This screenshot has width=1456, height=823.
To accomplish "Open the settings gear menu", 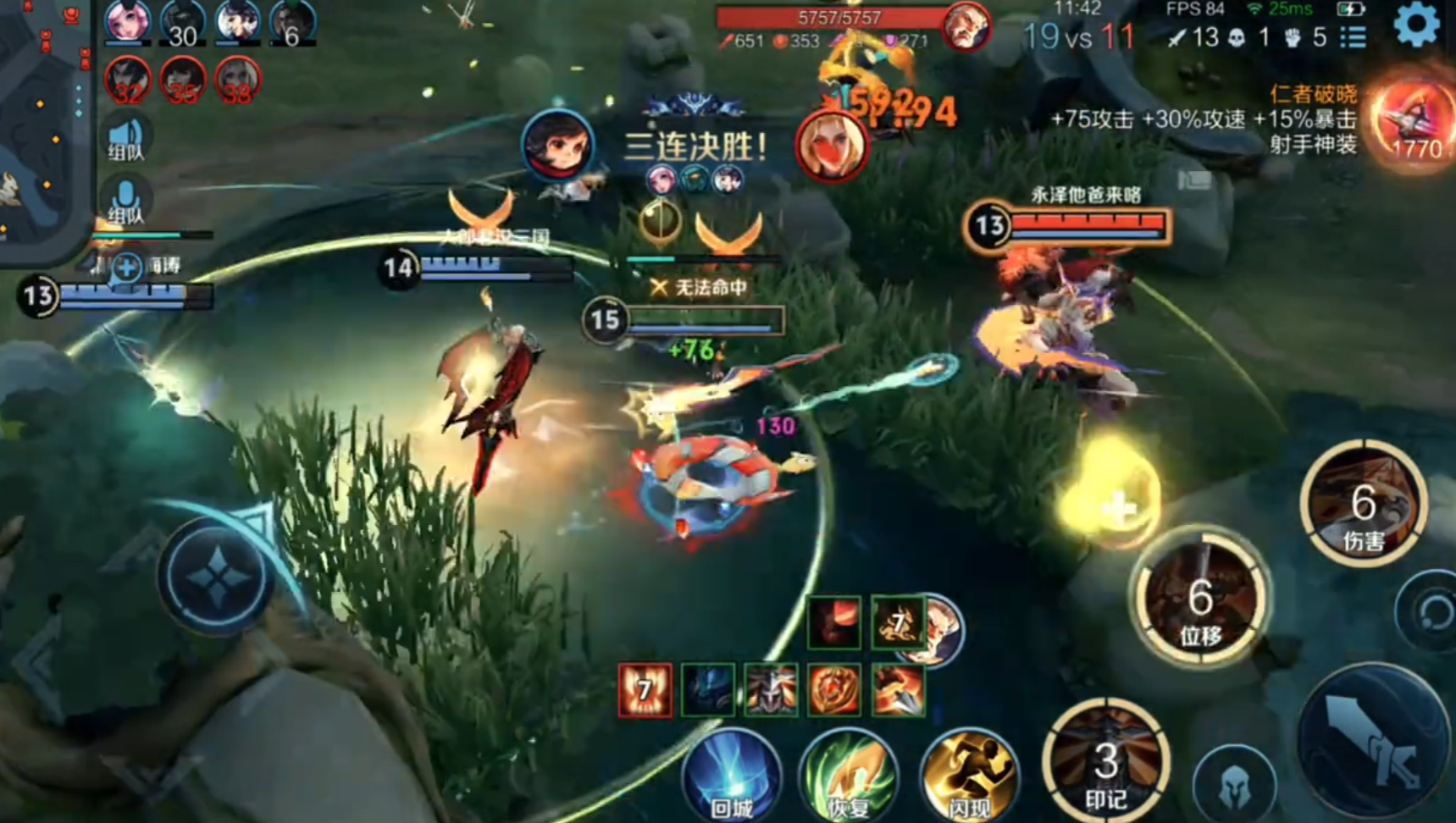I will point(1416,25).
